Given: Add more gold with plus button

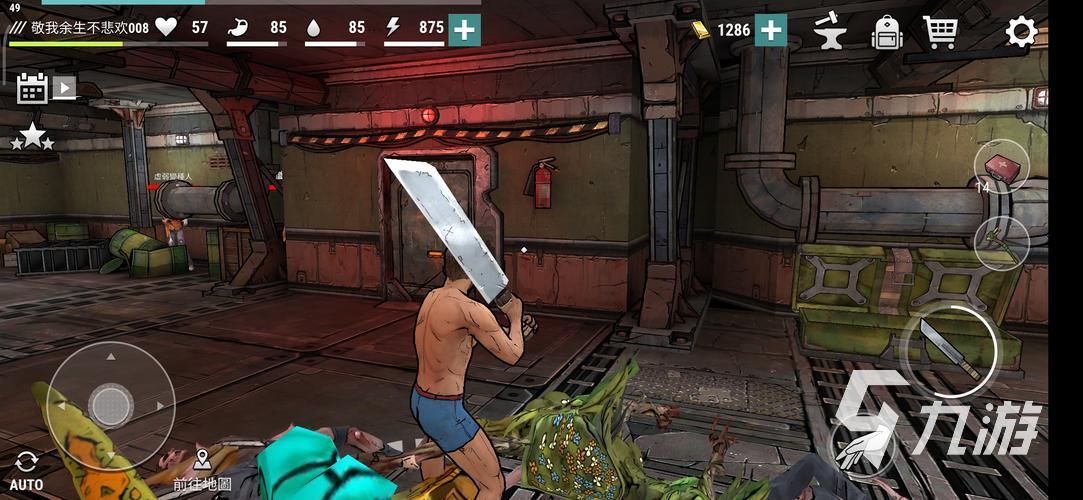Looking at the screenshot, I should (770, 30).
